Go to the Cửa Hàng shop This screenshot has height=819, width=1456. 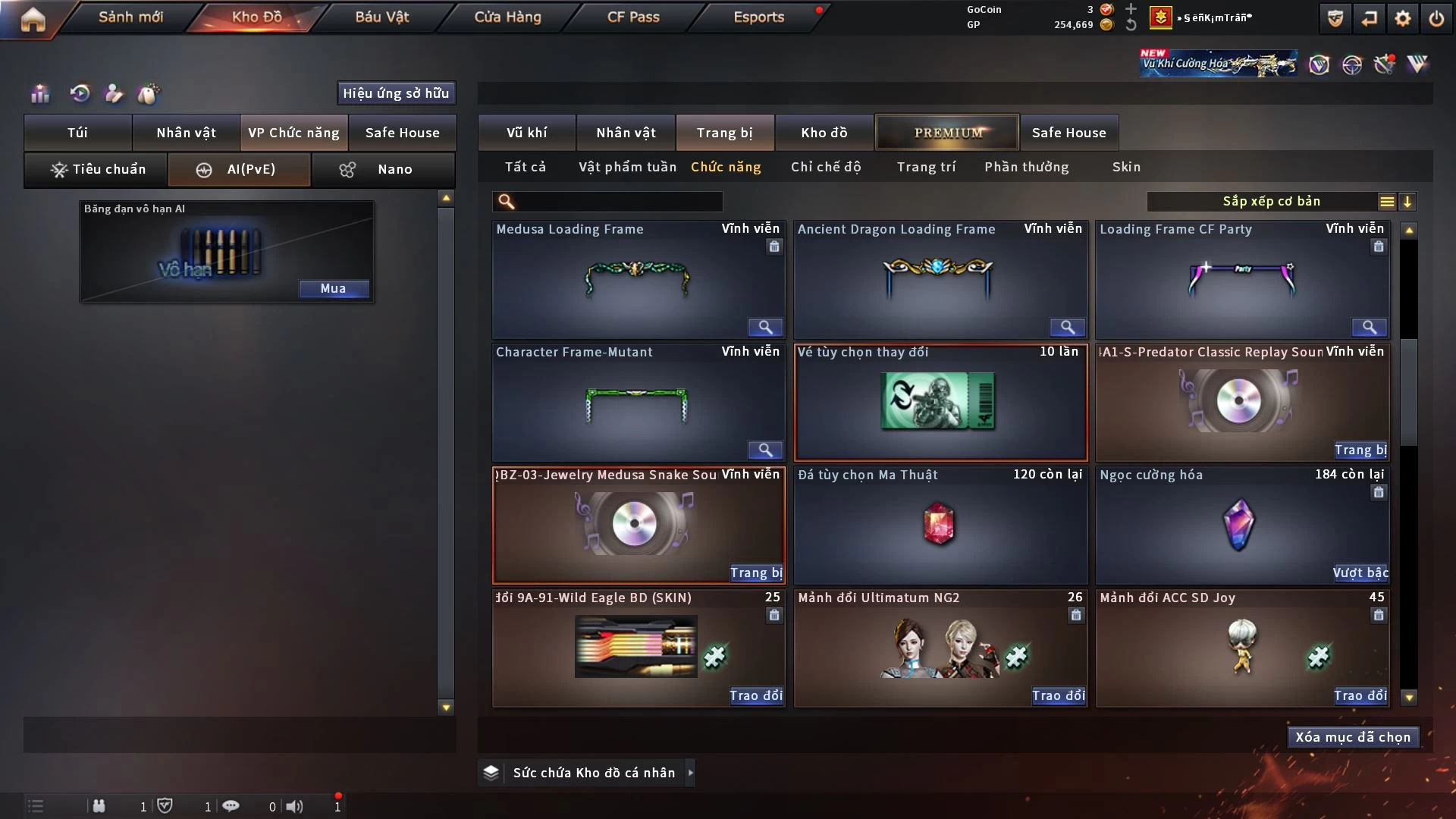click(x=507, y=17)
